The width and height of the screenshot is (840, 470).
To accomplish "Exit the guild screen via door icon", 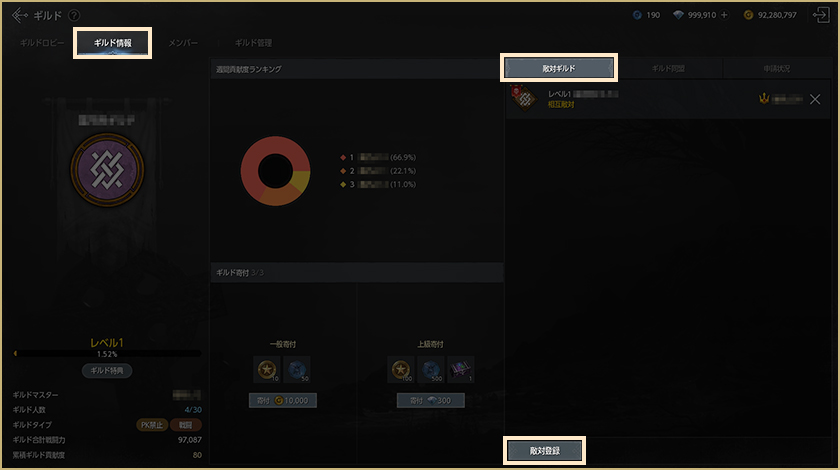I will (x=821, y=15).
